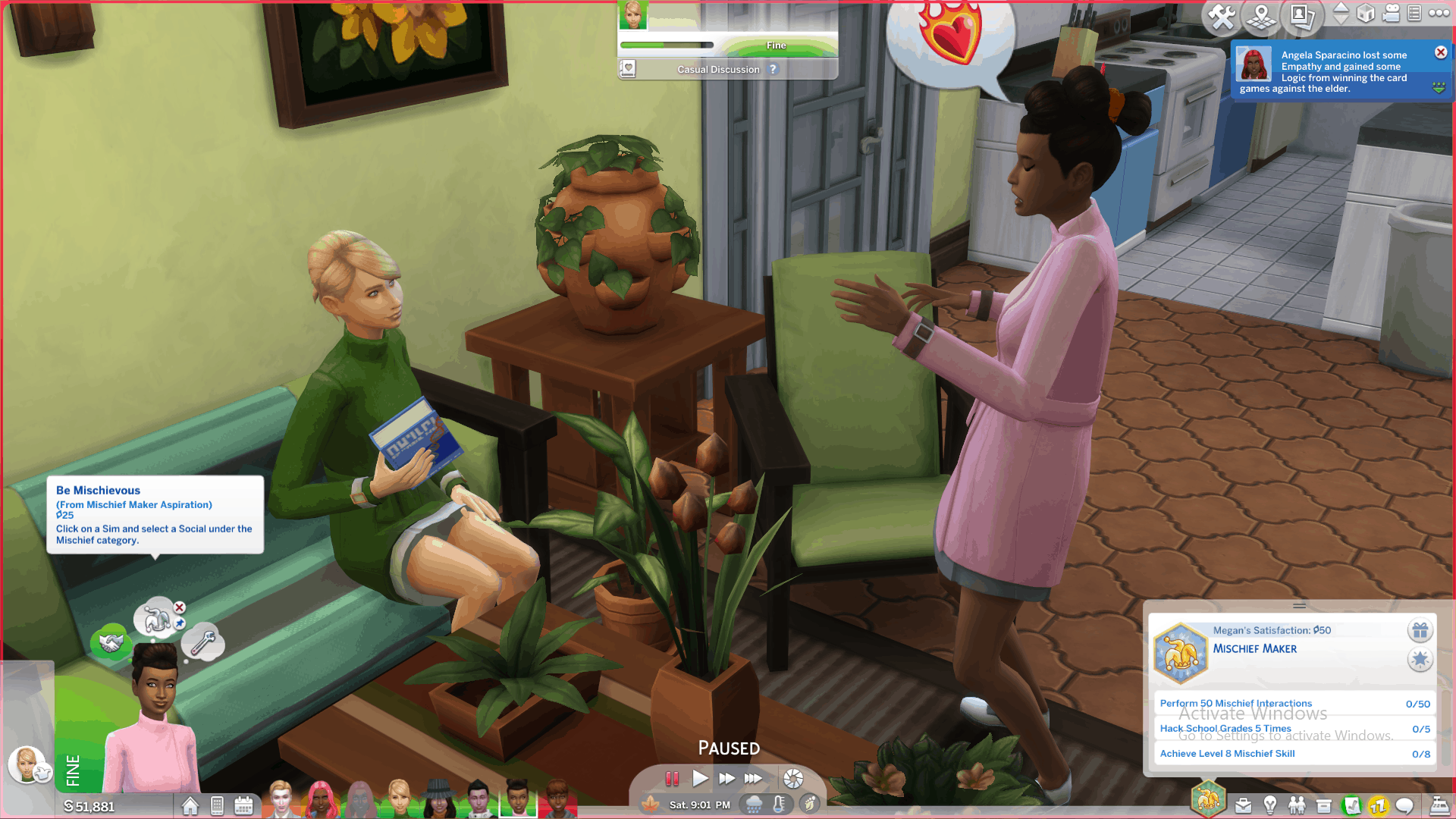Open the Skills lightbulb panel
Image resolution: width=1456 pixels, height=819 pixels.
1270,805
